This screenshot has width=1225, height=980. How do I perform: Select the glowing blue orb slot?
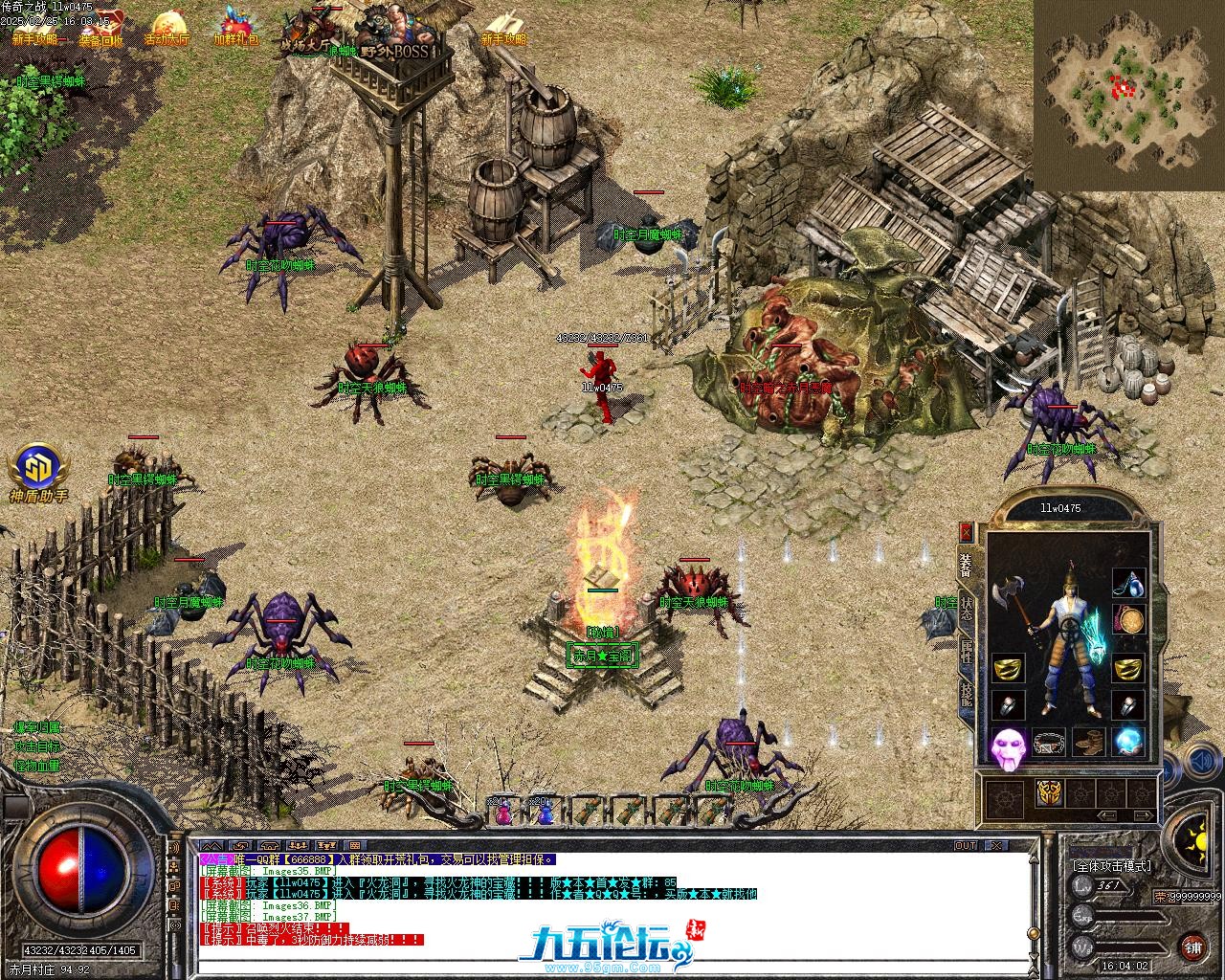coord(1130,742)
